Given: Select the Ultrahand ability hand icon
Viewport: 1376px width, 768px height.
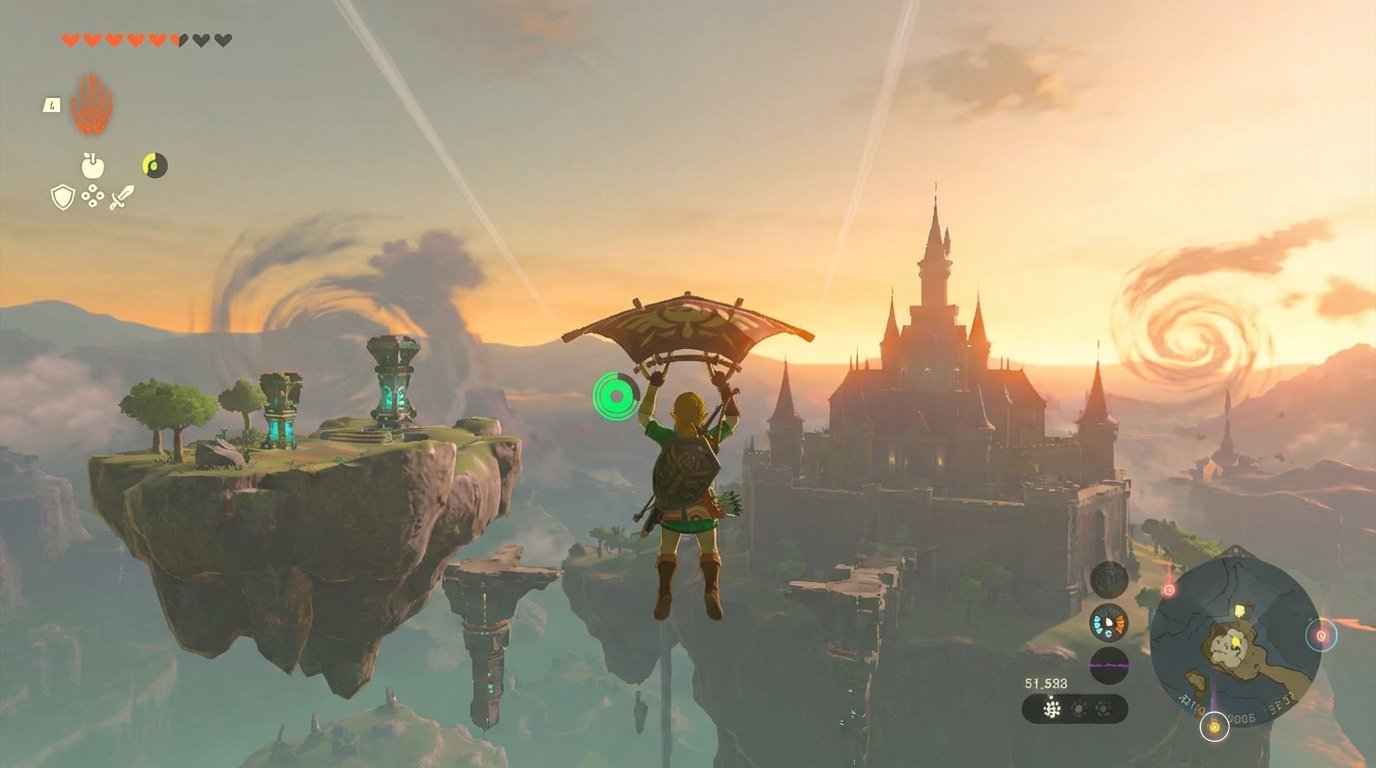Looking at the screenshot, I should [x=93, y=102].
